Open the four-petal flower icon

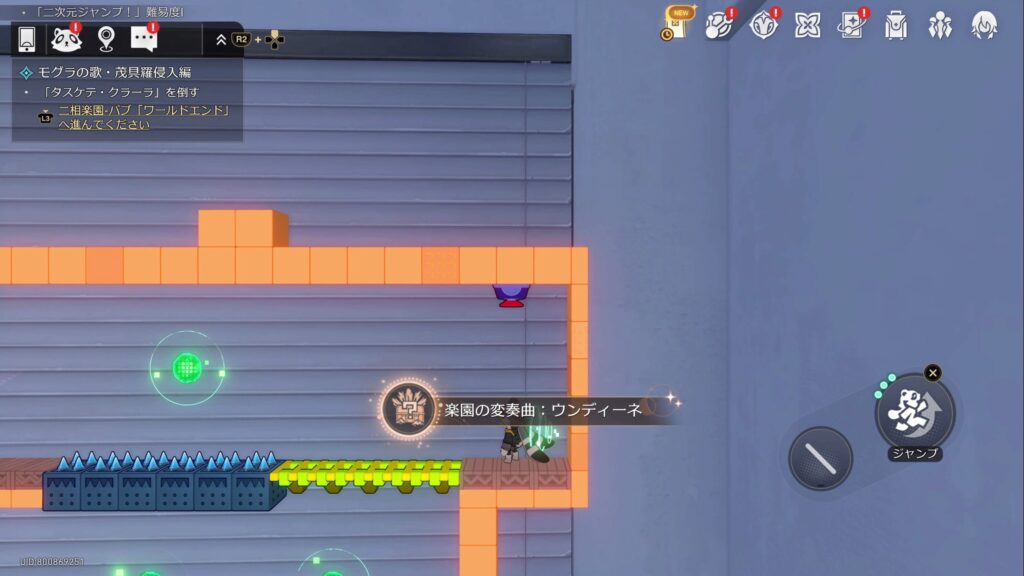(x=808, y=24)
